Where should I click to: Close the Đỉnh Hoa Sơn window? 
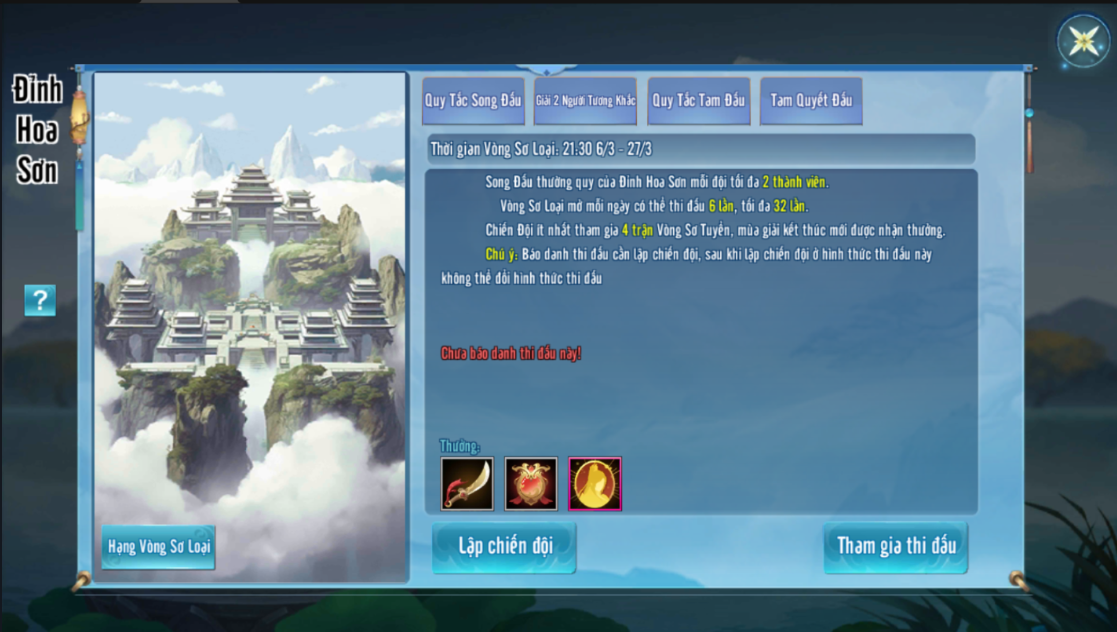click(1083, 41)
